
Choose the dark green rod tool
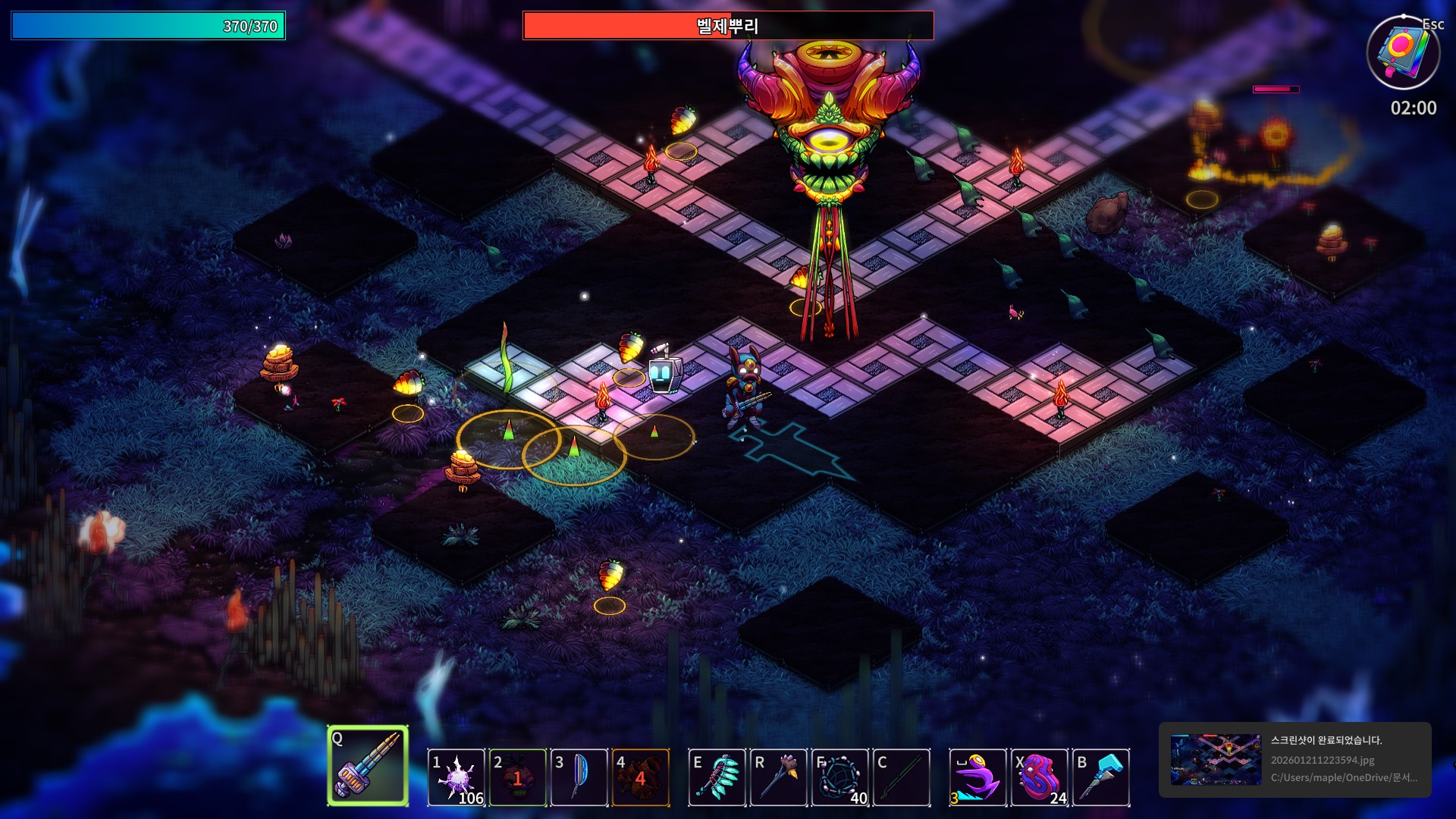pos(902,777)
